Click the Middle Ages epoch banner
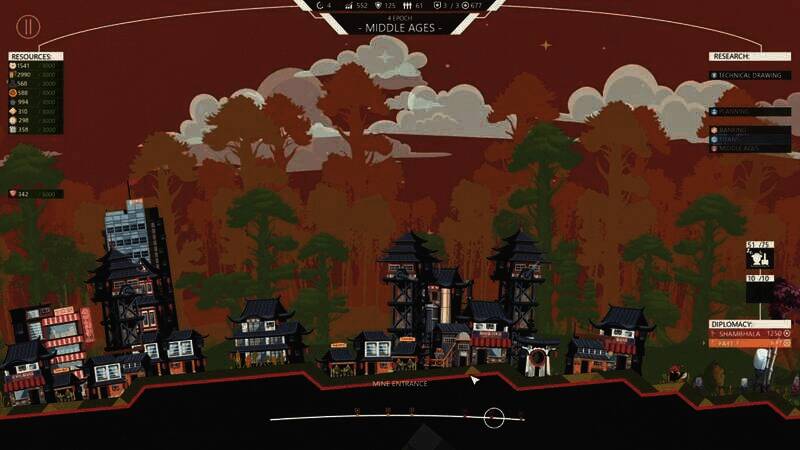Image resolution: width=800 pixels, height=450 pixels. (399, 28)
